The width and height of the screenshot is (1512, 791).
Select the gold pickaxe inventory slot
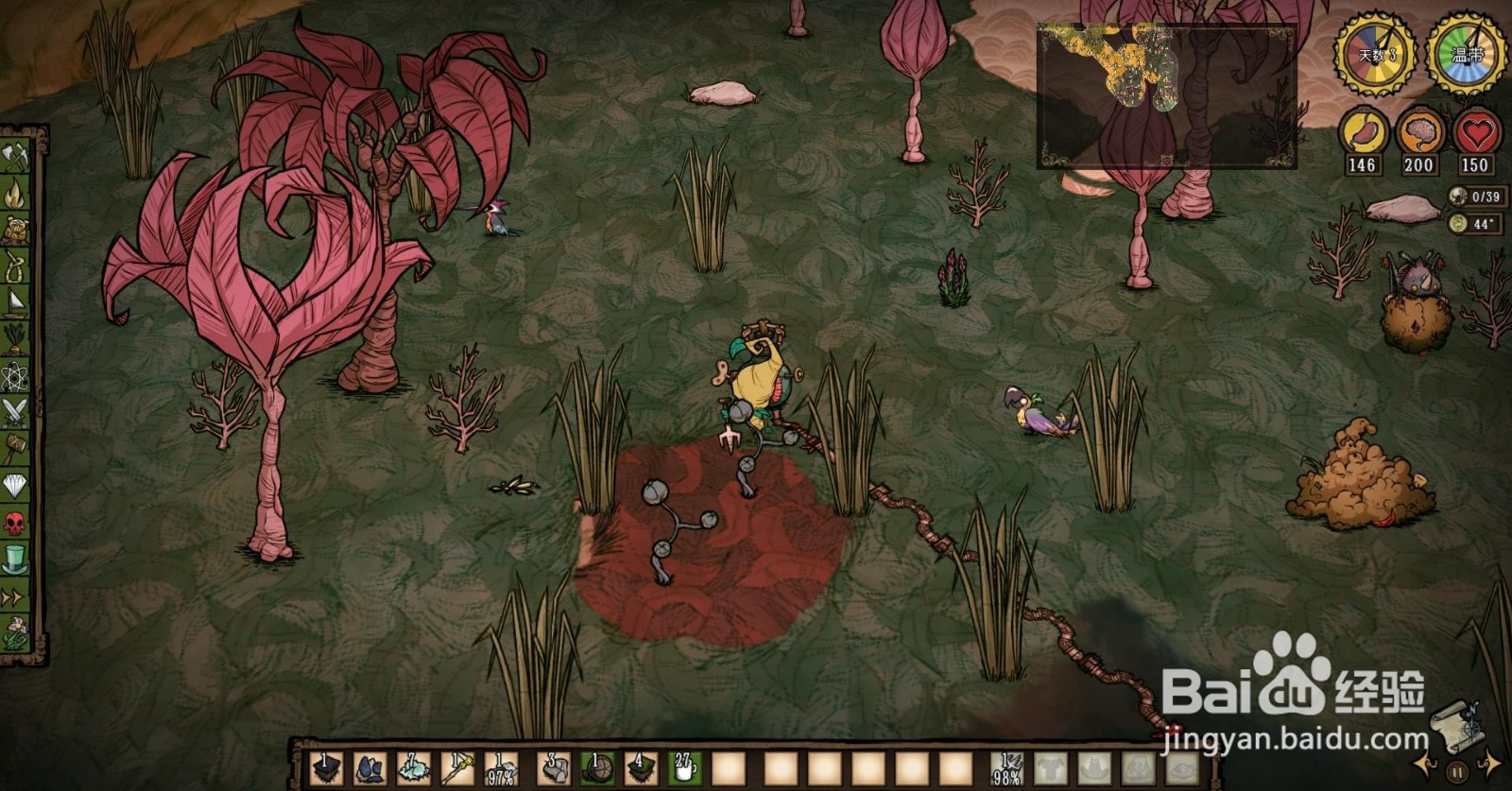457,768
